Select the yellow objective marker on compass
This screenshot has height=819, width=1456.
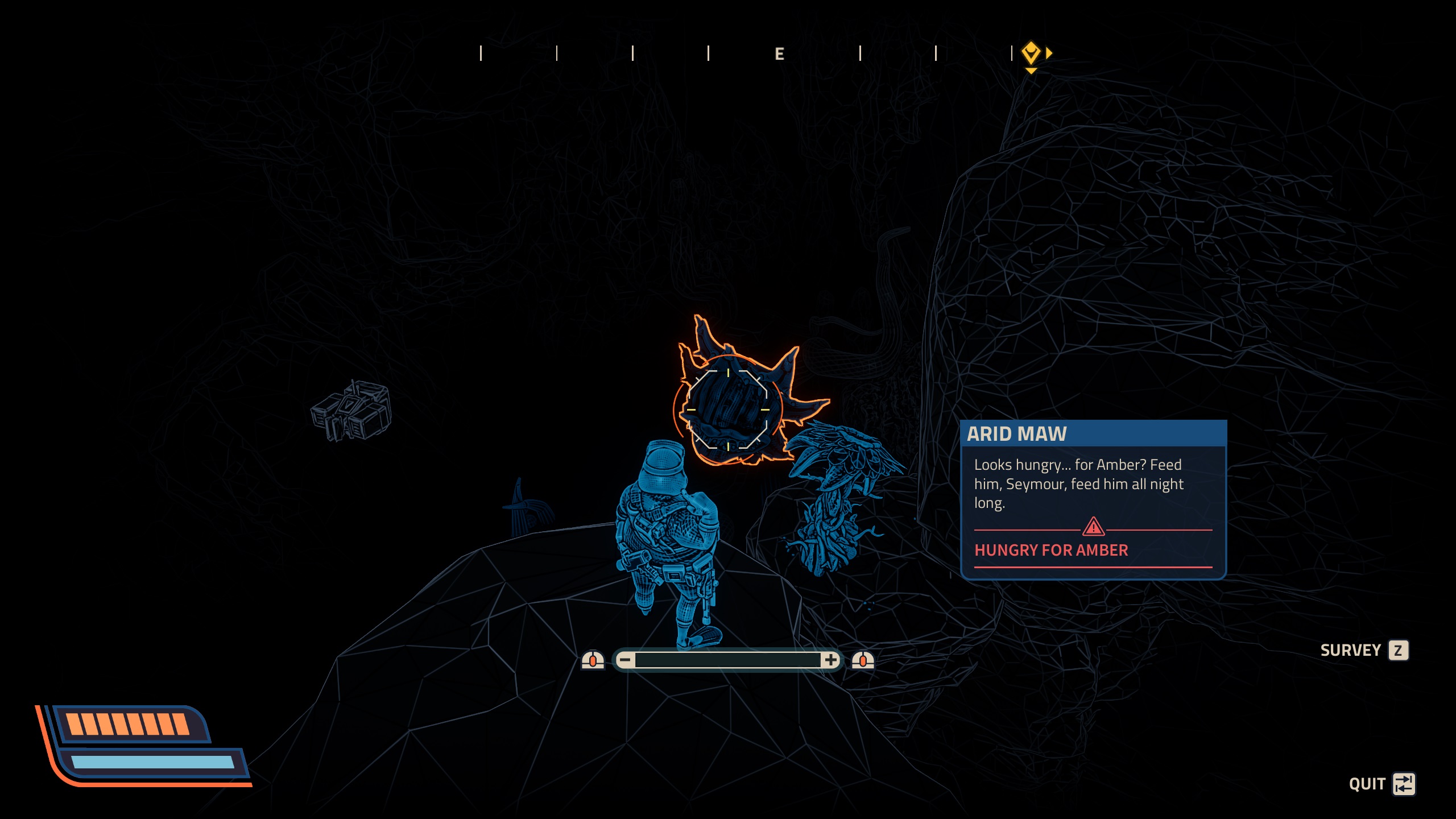tap(1031, 53)
